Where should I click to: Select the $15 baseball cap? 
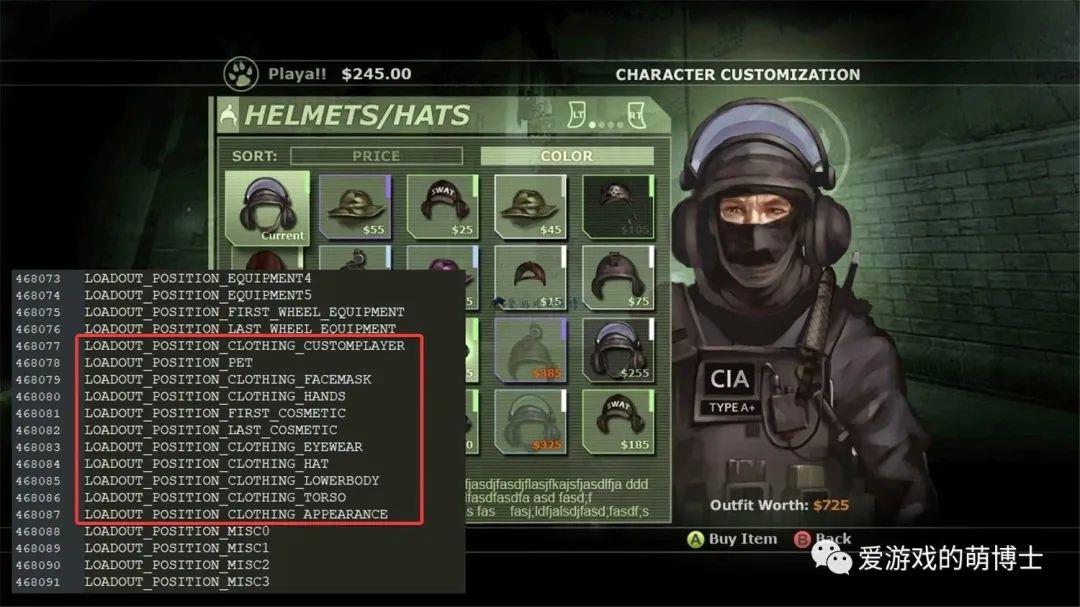(530, 278)
